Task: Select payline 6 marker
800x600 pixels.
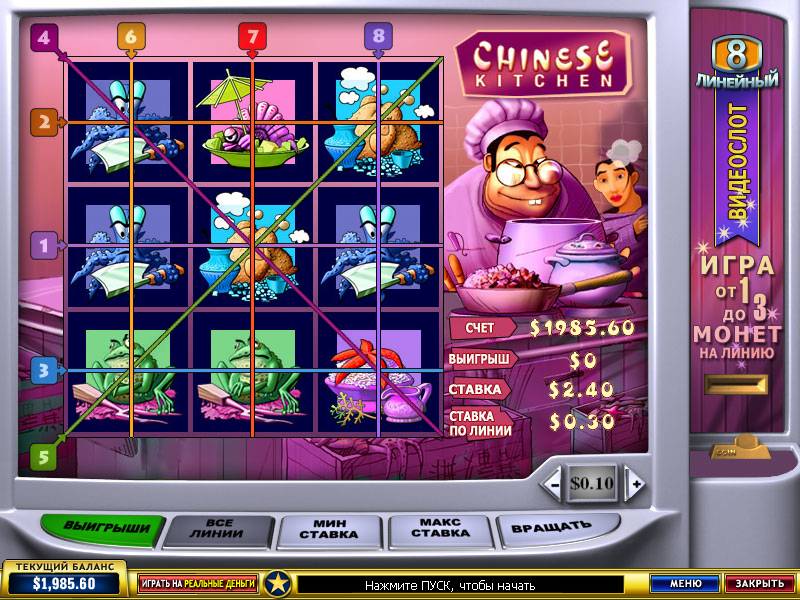Action: tap(131, 36)
